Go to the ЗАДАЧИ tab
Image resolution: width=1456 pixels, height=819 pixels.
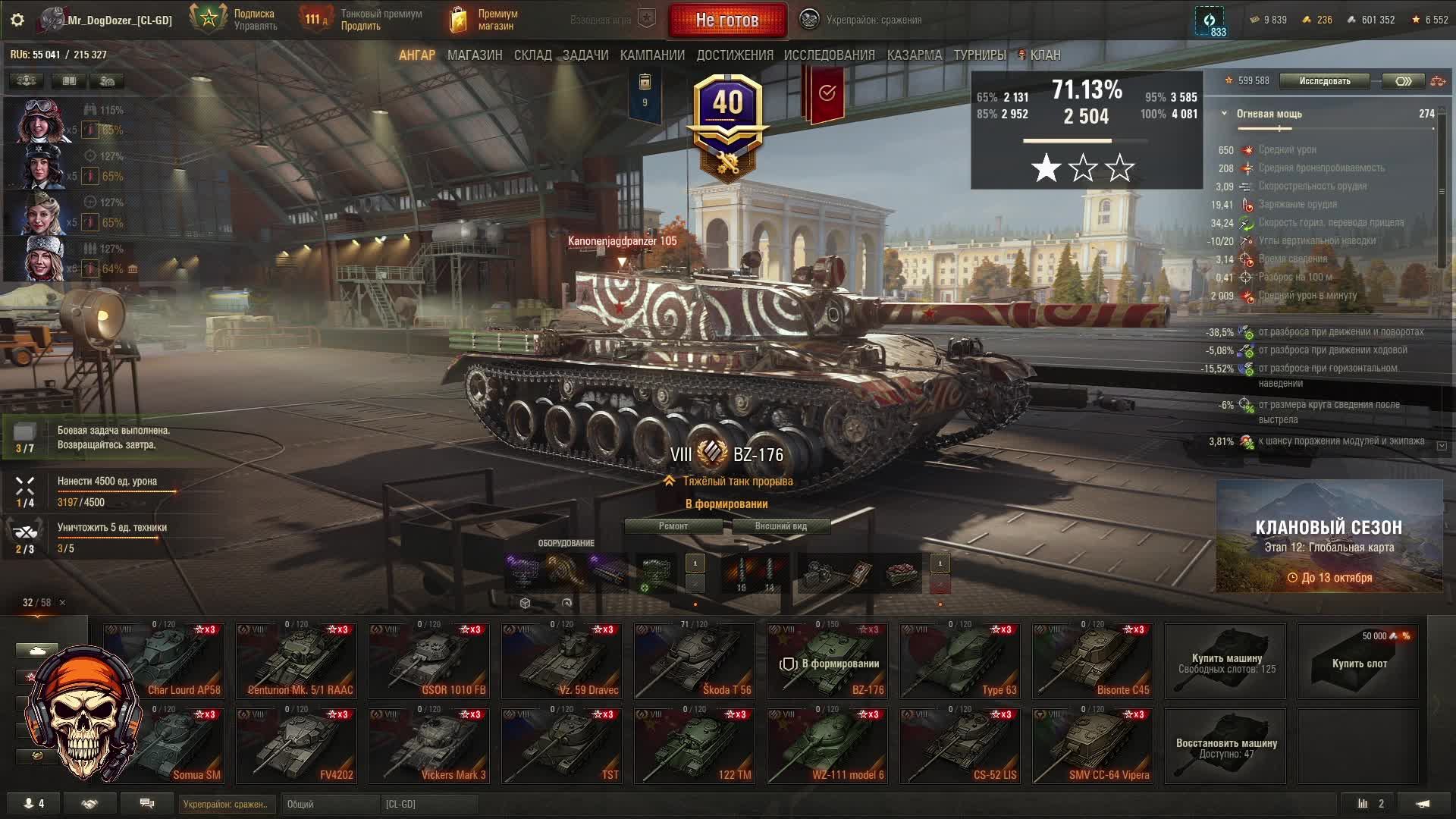(585, 55)
